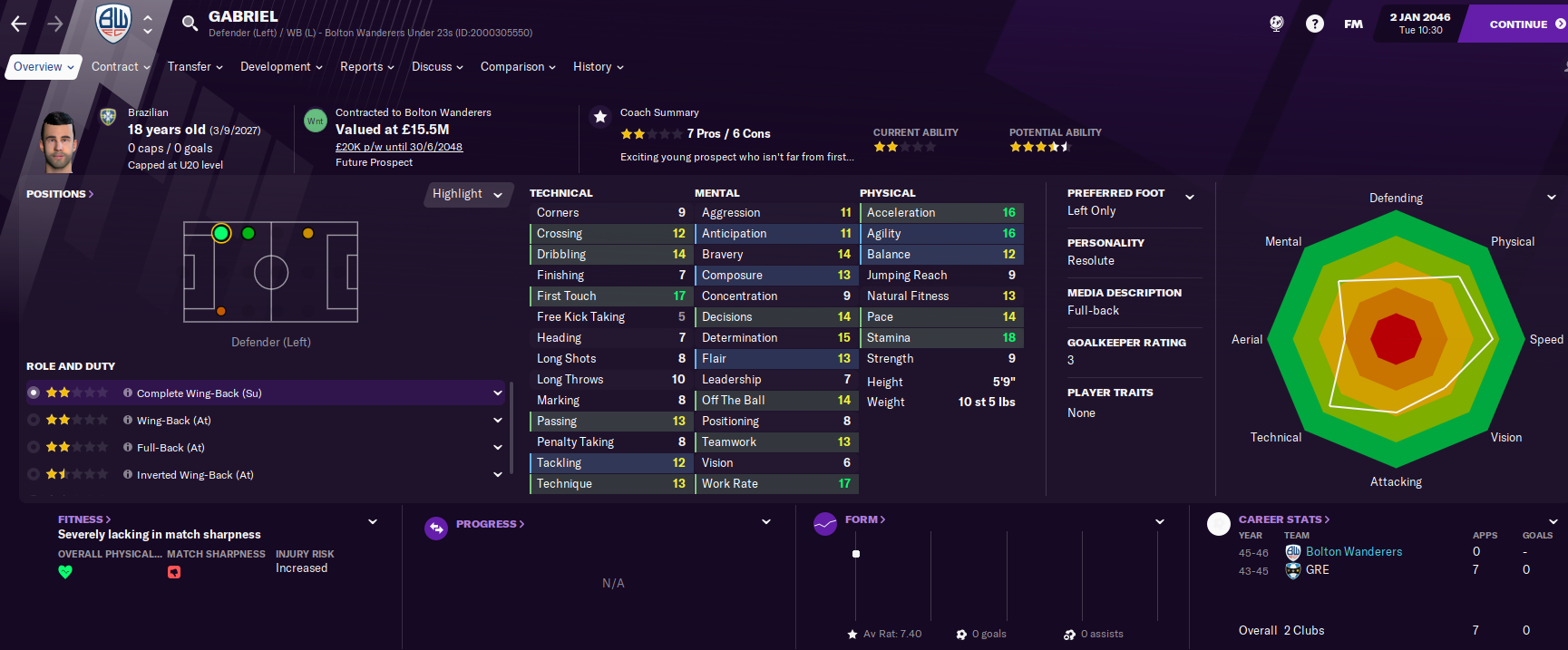The height and width of the screenshot is (650, 1568).
Task: Open the Development menu
Action: (x=281, y=67)
